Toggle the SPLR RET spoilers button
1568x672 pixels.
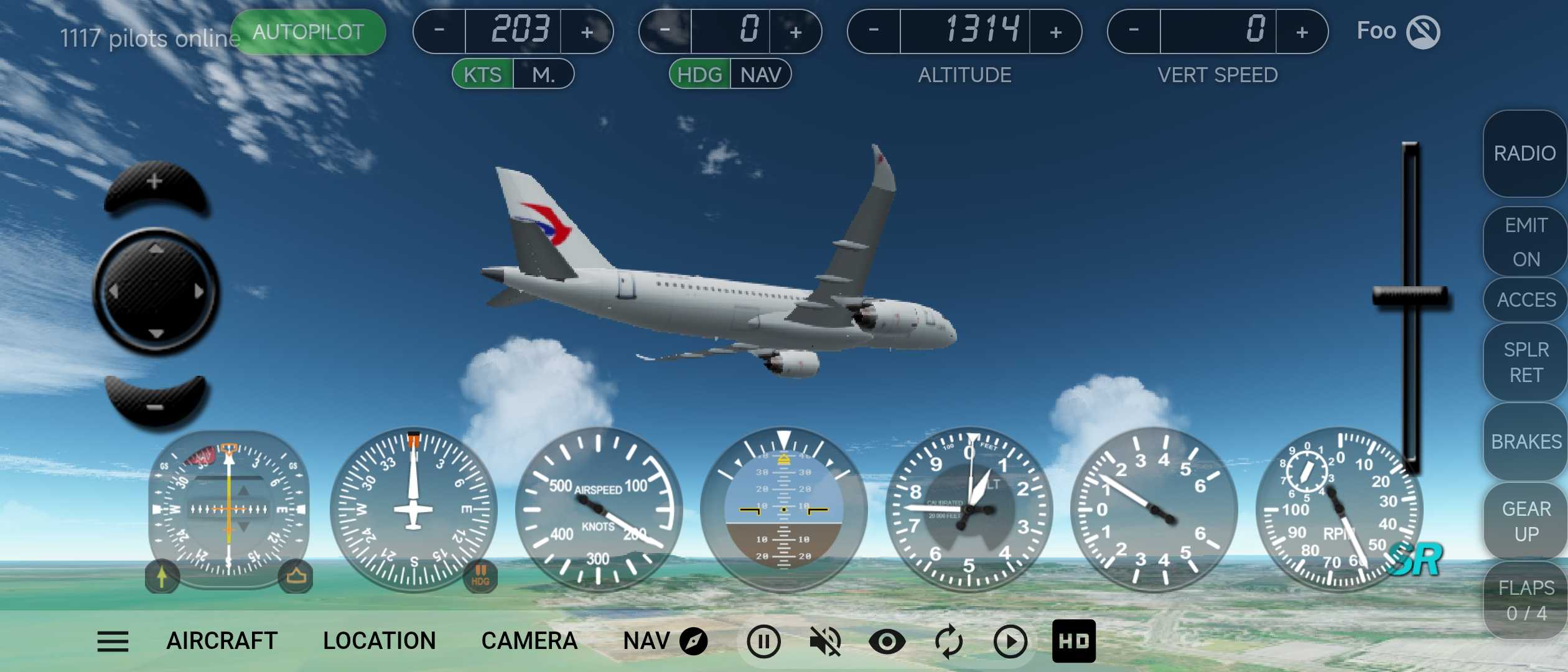(x=1526, y=362)
